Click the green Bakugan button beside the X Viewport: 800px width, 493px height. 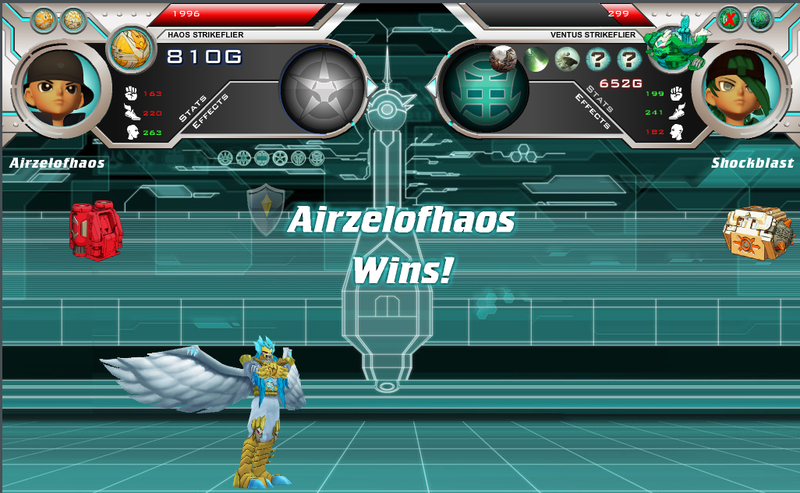pyautogui.click(x=761, y=18)
